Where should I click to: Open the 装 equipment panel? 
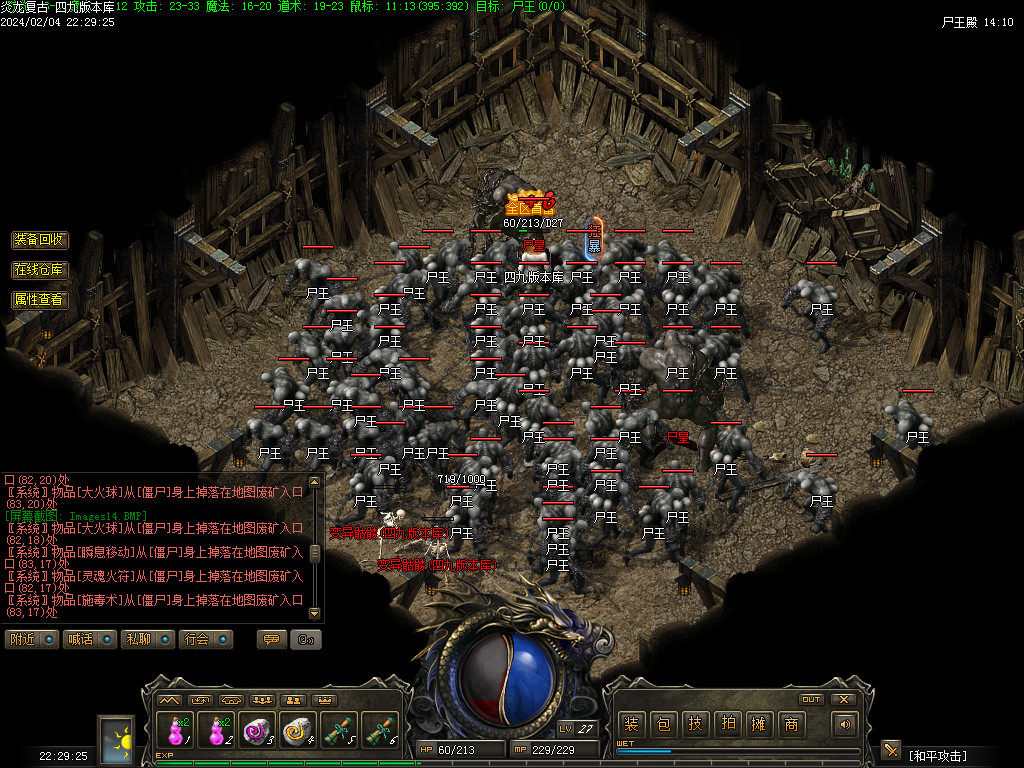(631, 724)
